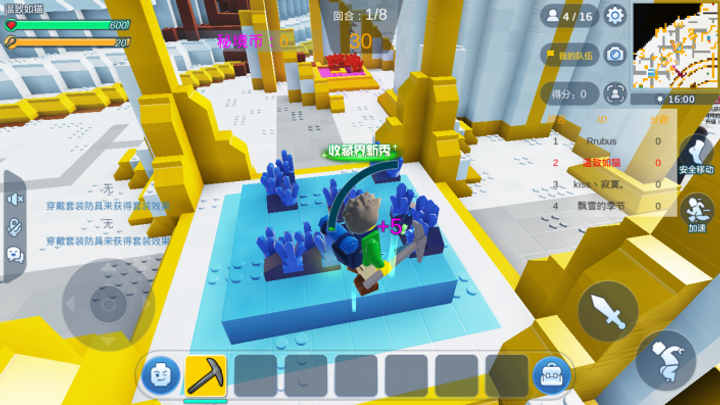This screenshot has height=405, width=720.
Task: Select Rrubus row in the scoreboard
Action: 608,142
